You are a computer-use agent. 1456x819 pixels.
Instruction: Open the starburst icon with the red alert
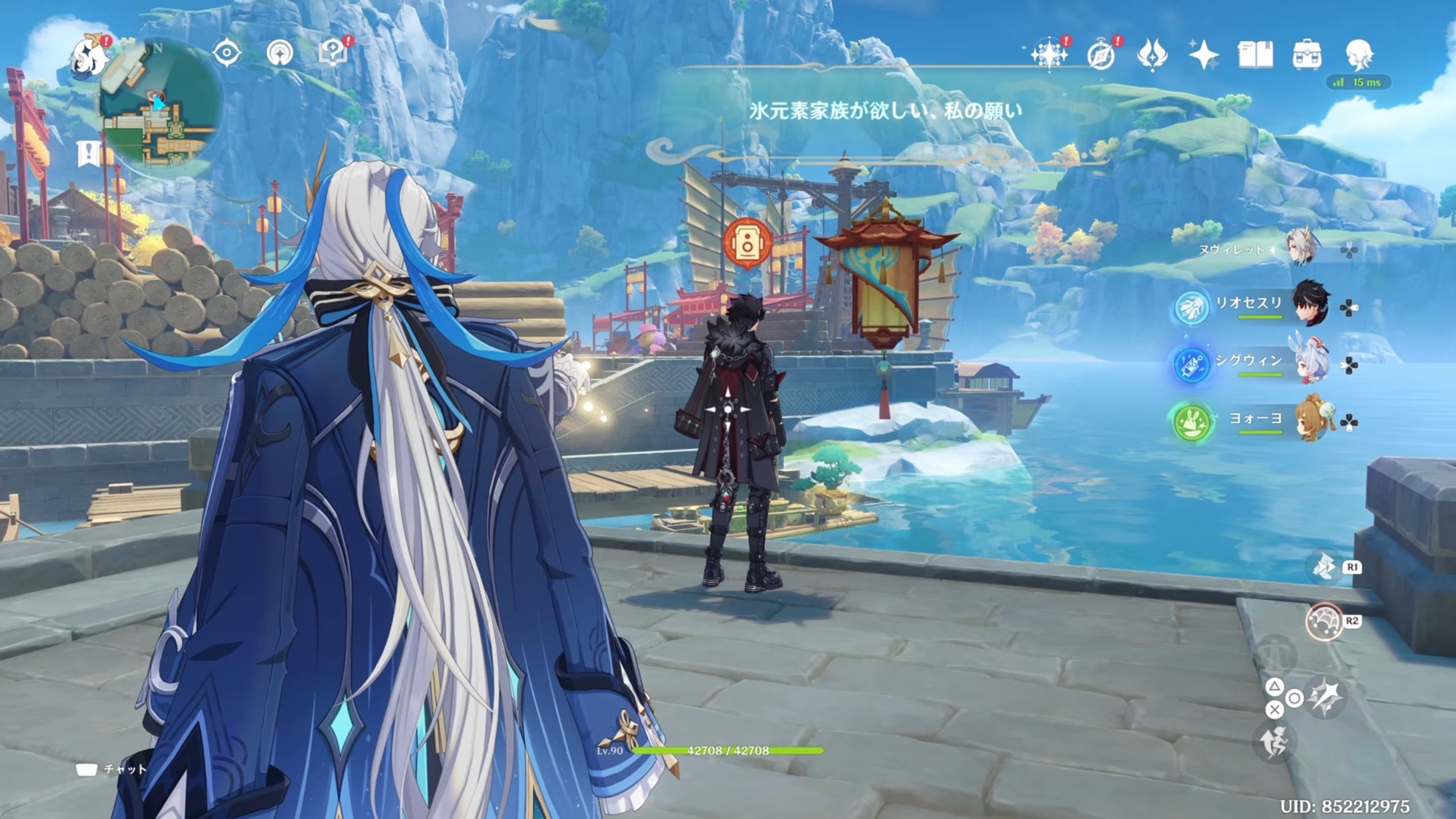point(1049,55)
